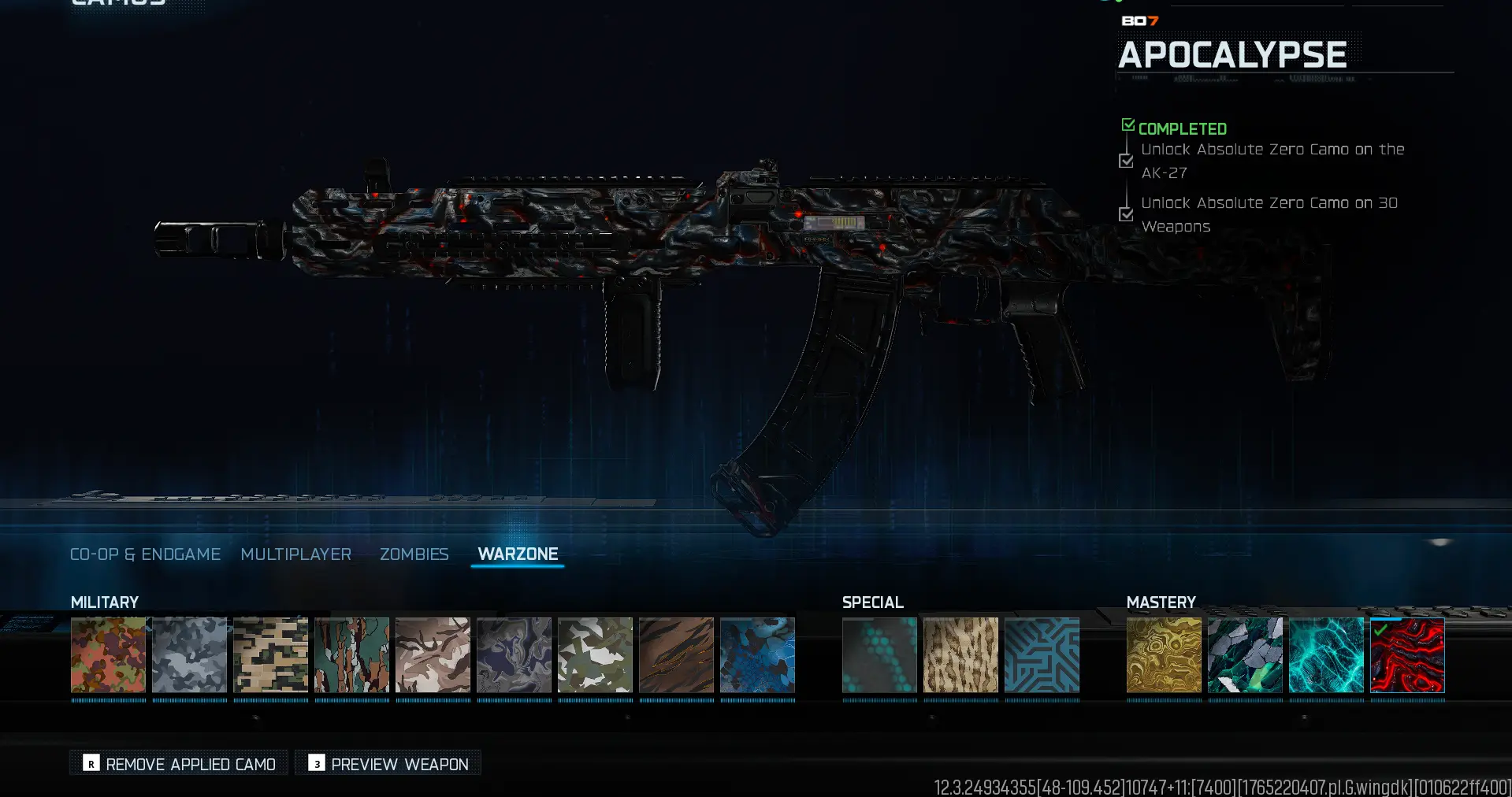
Task: Pick the digital woodland Military camo
Action: point(270,656)
